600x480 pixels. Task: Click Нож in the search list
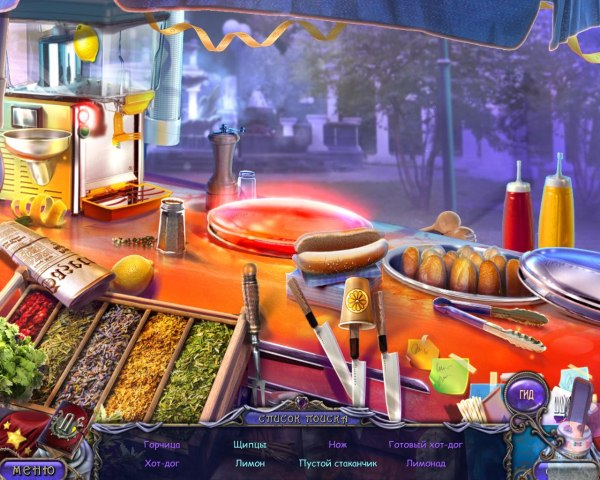(338, 443)
